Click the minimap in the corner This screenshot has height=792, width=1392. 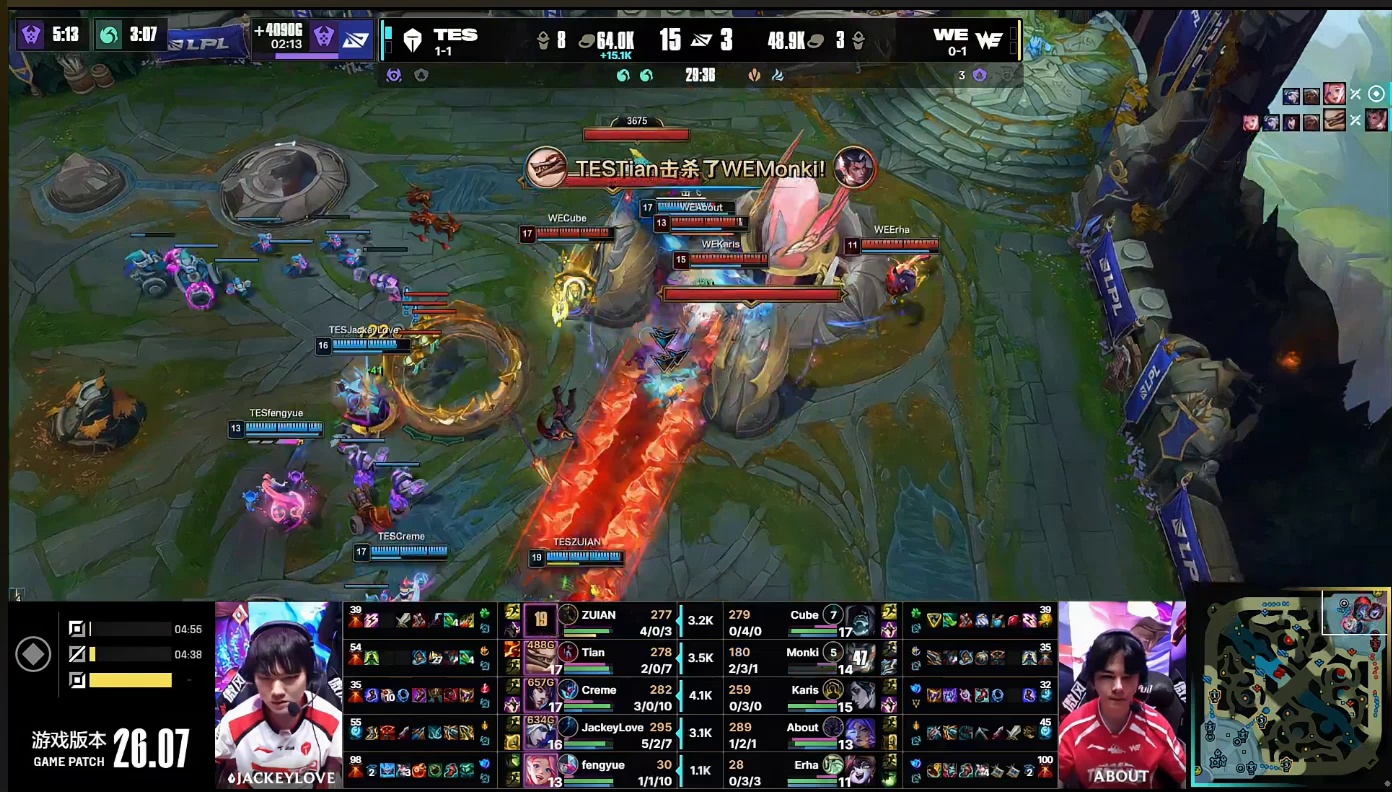(x=1291, y=688)
